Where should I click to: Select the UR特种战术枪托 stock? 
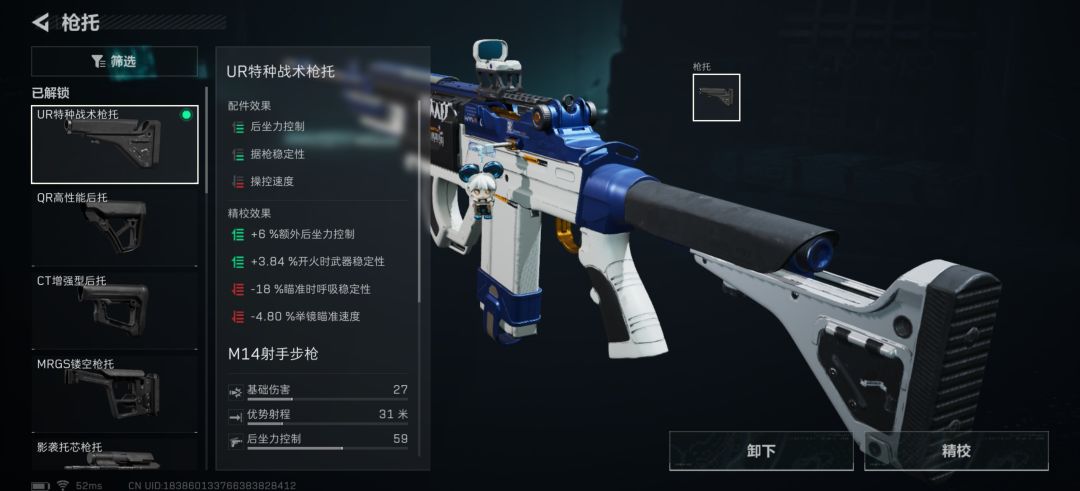[x=115, y=144]
